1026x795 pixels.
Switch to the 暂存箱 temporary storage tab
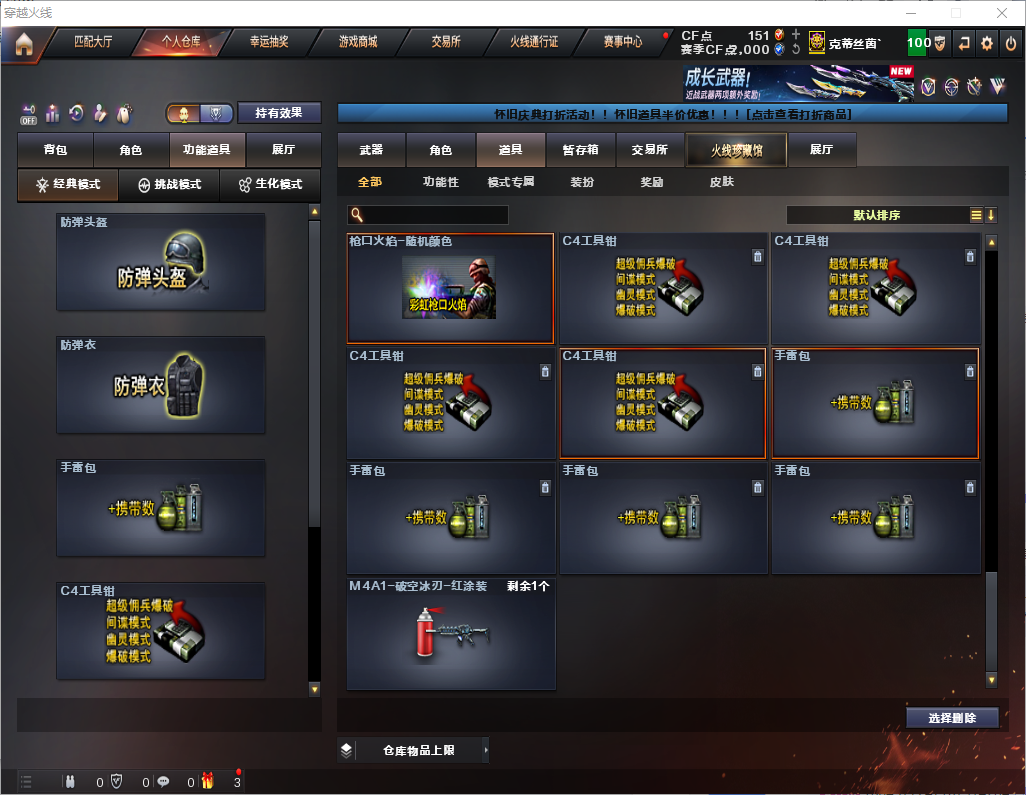pyautogui.click(x=580, y=150)
